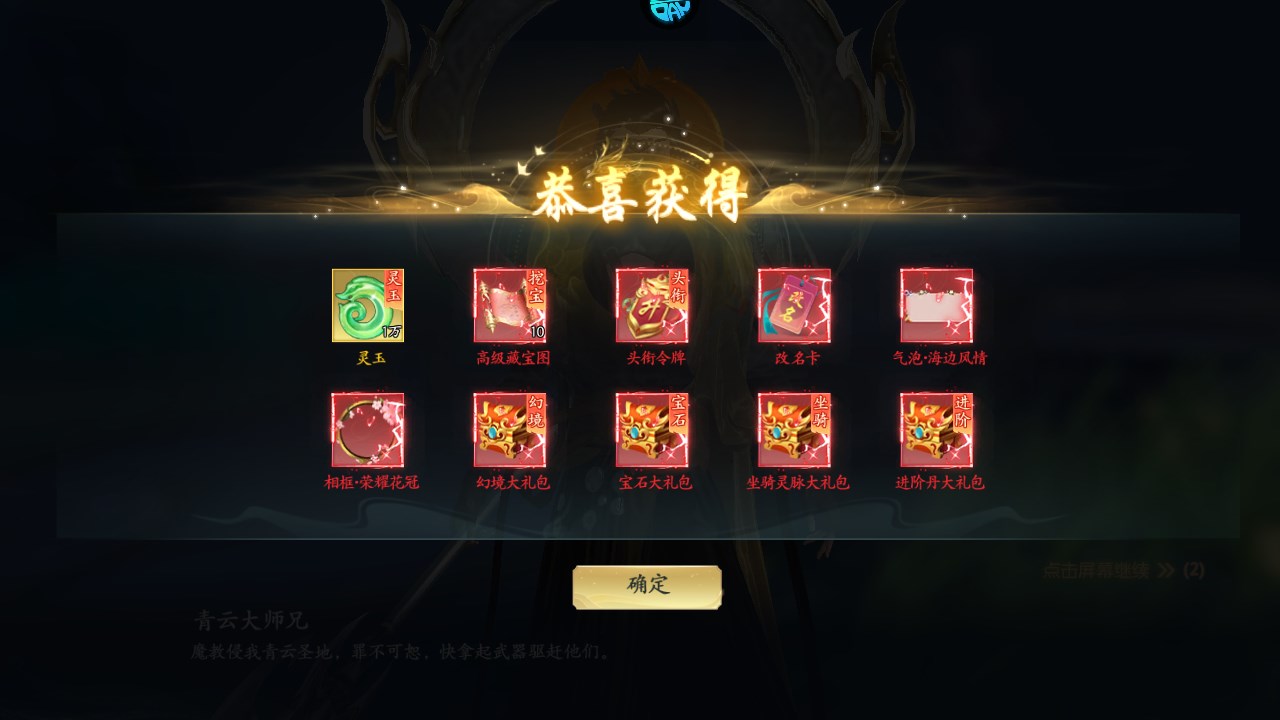The width and height of the screenshot is (1280, 720).
Task: Open the 头衔令牌 title token reward
Action: (652, 305)
